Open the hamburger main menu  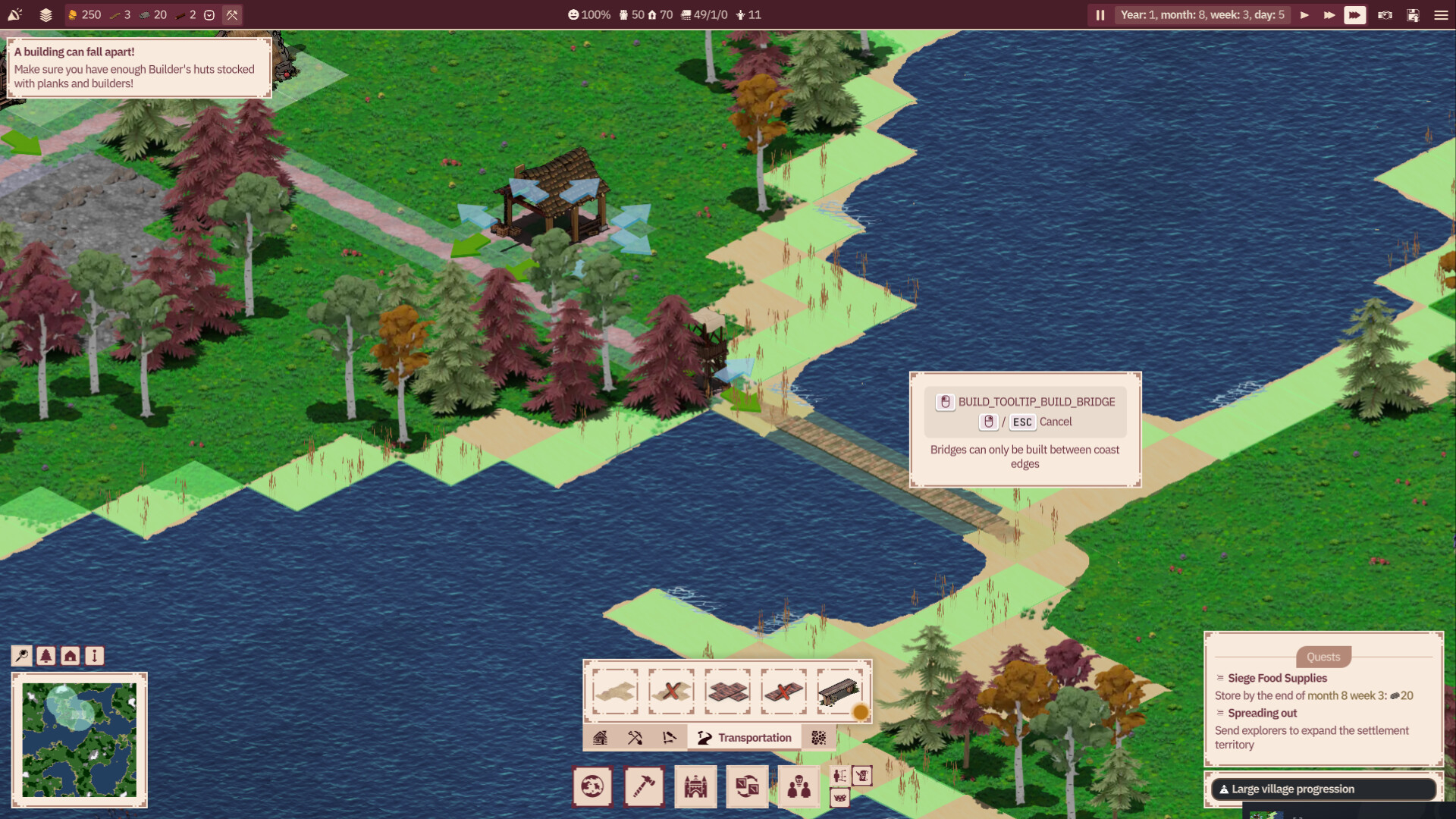coord(1441,15)
